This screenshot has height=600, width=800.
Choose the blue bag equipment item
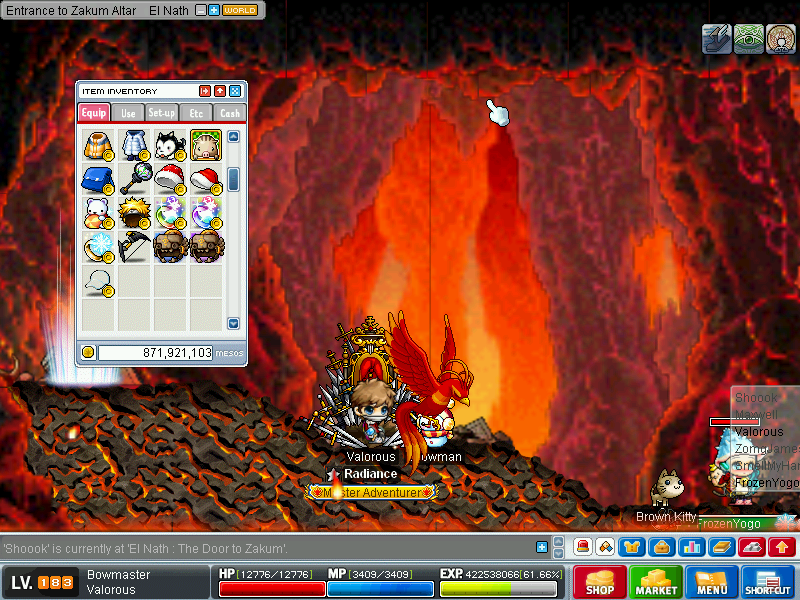coord(98,180)
